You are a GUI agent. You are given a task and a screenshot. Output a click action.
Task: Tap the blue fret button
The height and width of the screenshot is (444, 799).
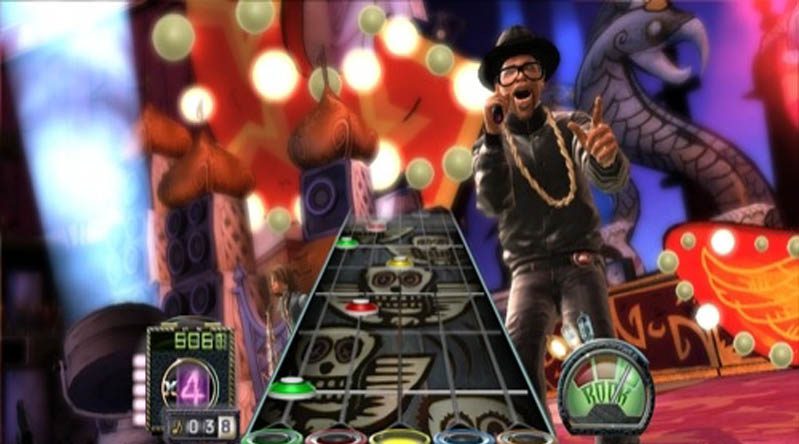(462, 438)
